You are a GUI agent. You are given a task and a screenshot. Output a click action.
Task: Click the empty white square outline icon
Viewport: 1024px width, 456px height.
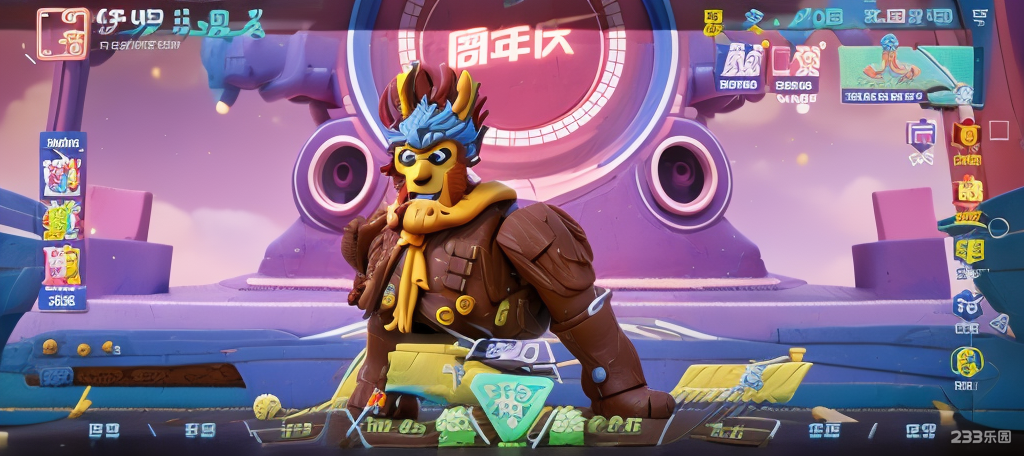(x=998, y=131)
